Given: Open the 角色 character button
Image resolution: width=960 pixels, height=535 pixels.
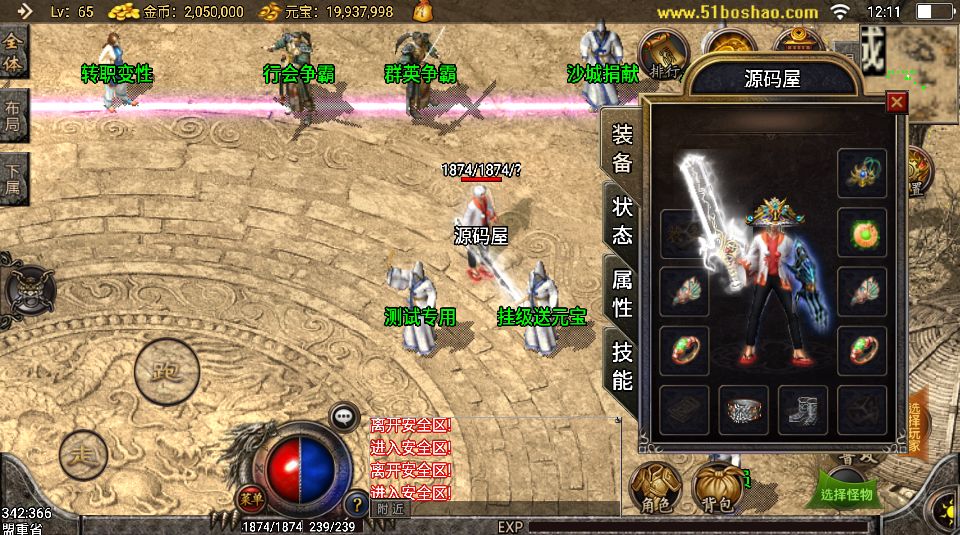Looking at the screenshot, I should pos(656,488).
